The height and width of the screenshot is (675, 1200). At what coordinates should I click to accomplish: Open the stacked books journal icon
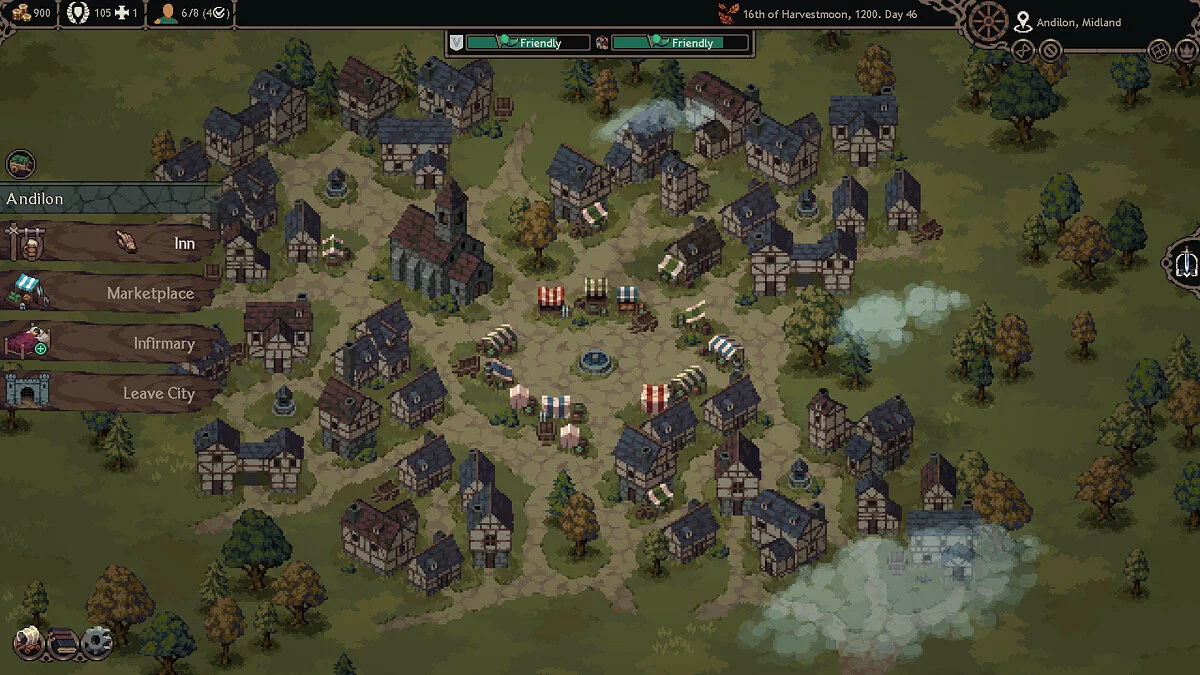click(62, 642)
